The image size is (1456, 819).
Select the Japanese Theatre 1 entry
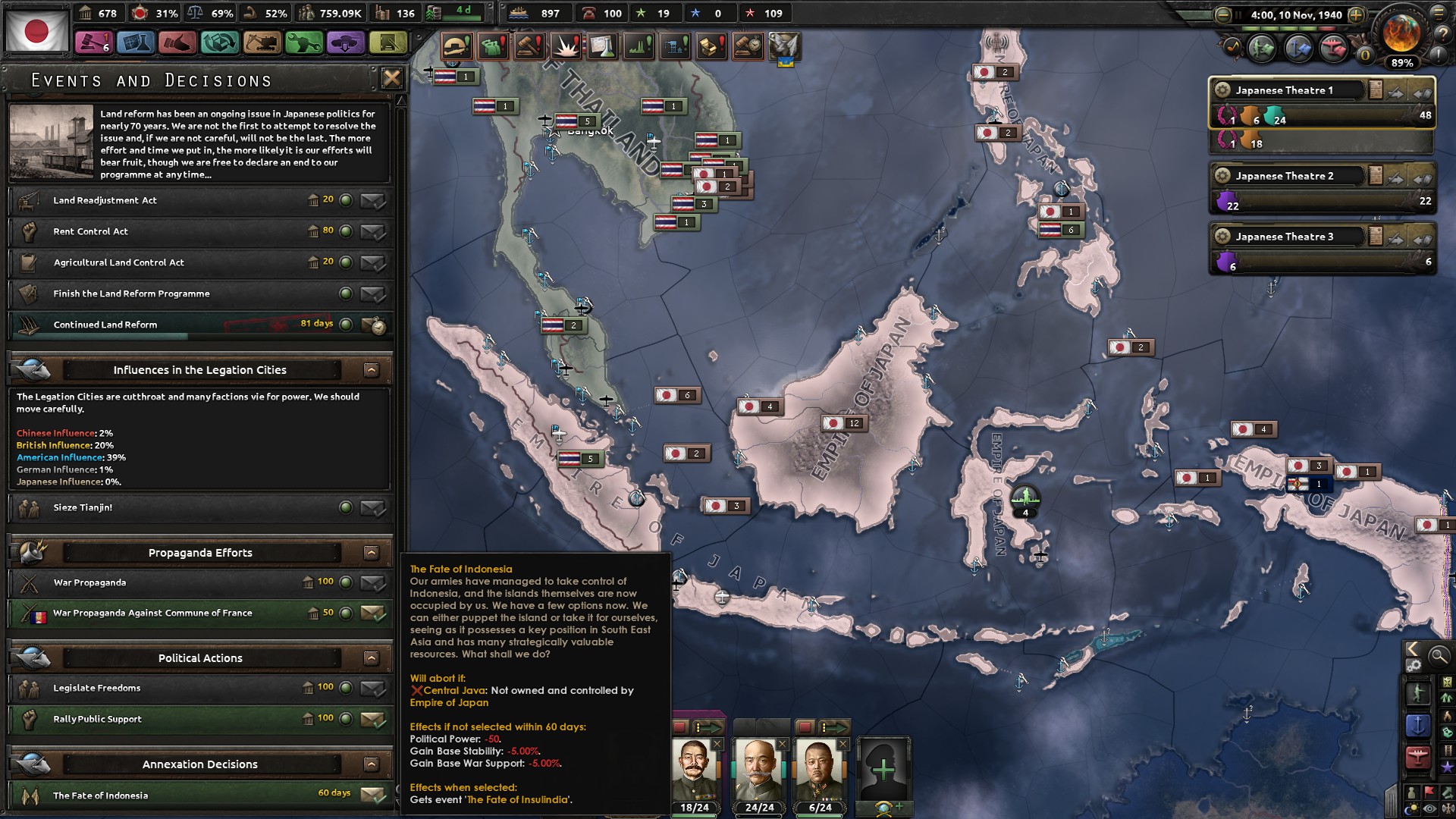(x=1289, y=89)
